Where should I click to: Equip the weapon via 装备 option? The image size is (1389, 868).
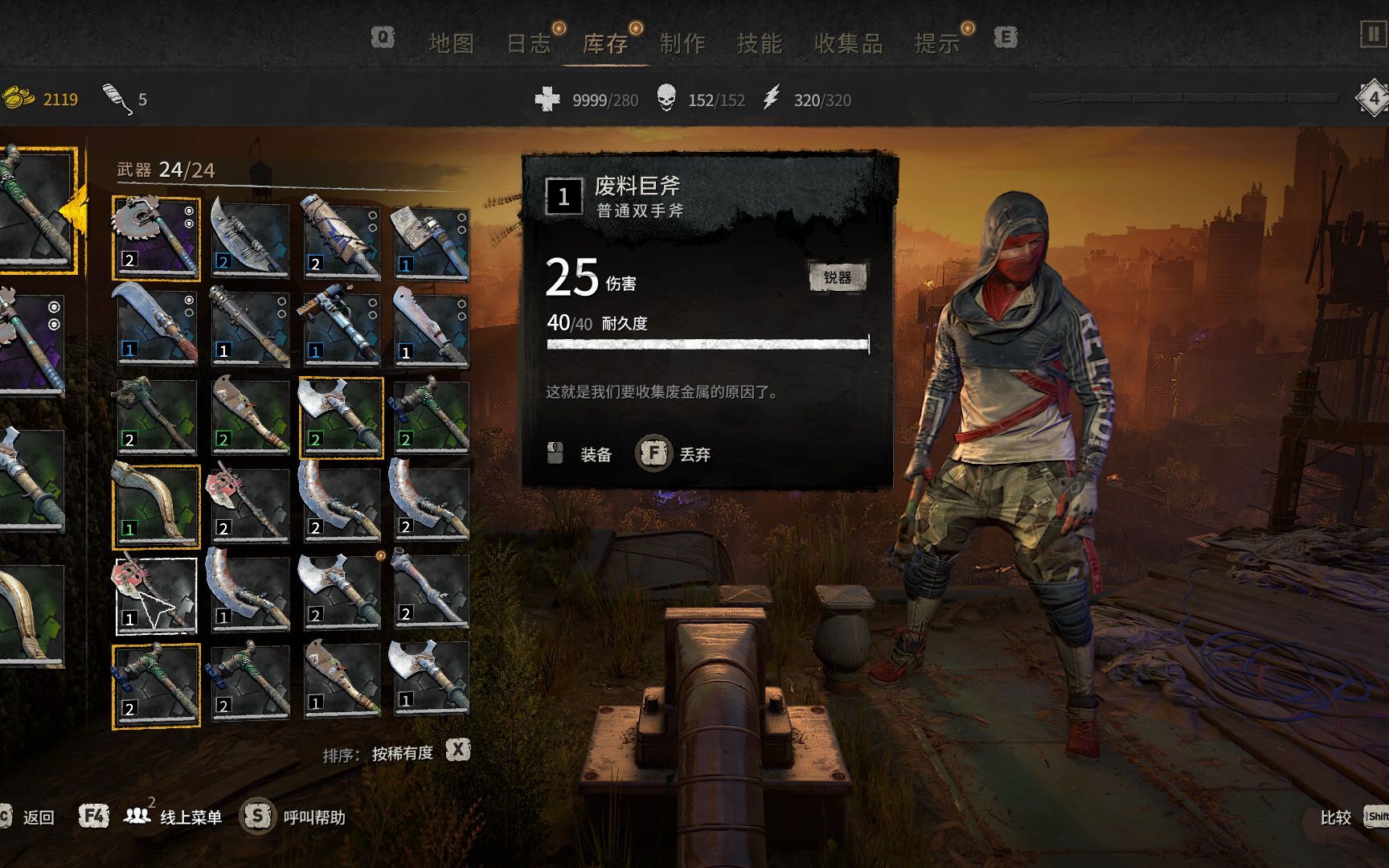(x=595, y=455)
